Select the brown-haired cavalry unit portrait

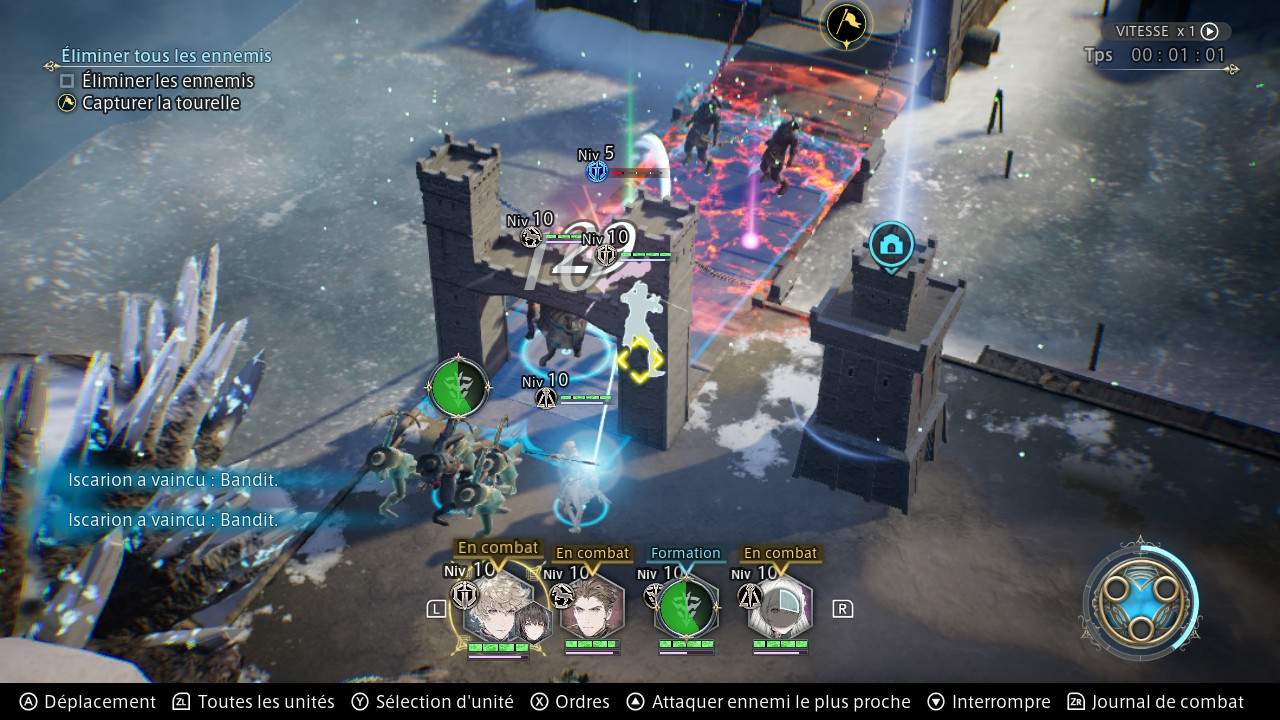point(592,606)
